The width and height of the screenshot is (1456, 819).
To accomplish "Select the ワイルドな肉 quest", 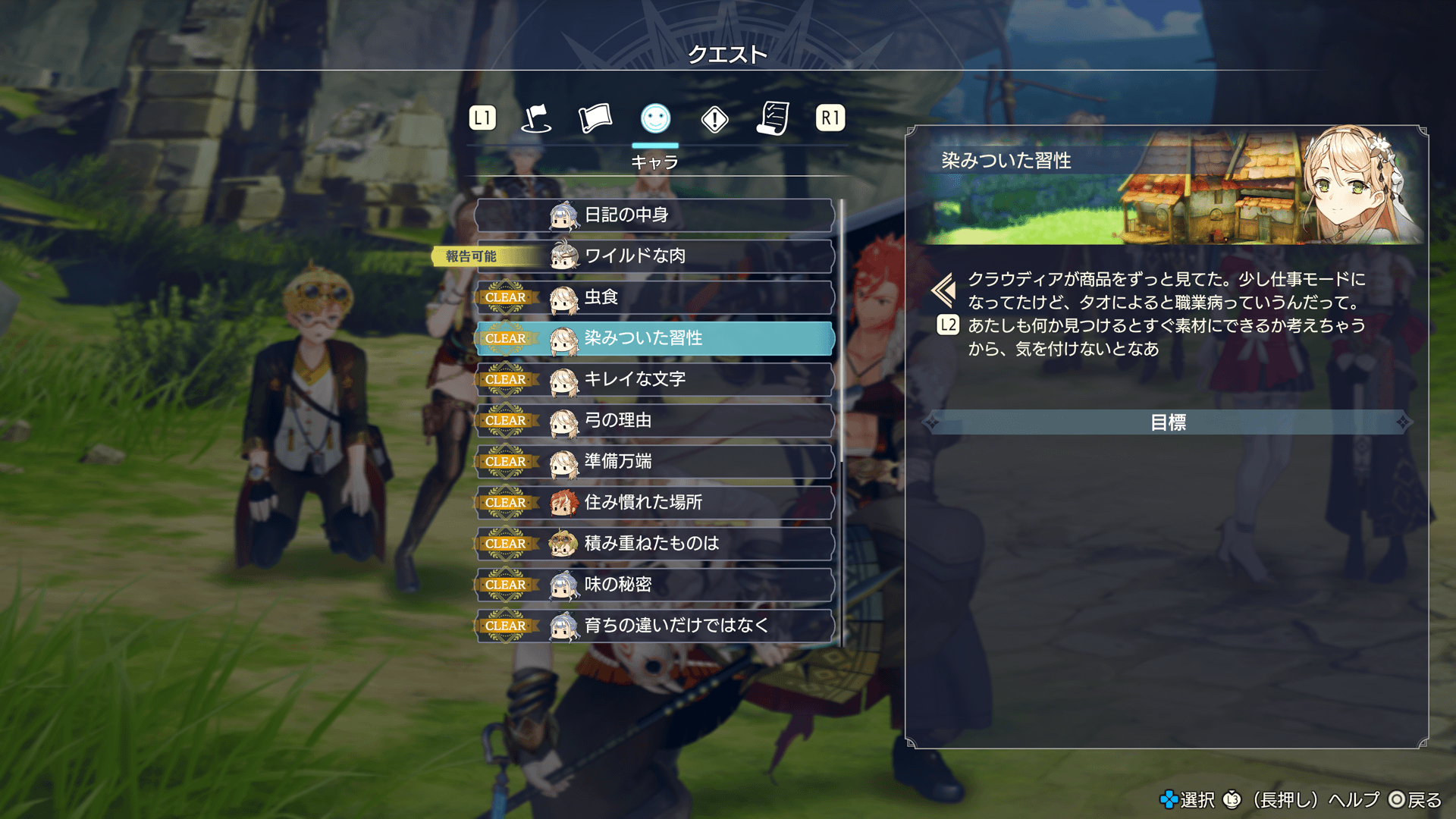I will click(654, 256).
